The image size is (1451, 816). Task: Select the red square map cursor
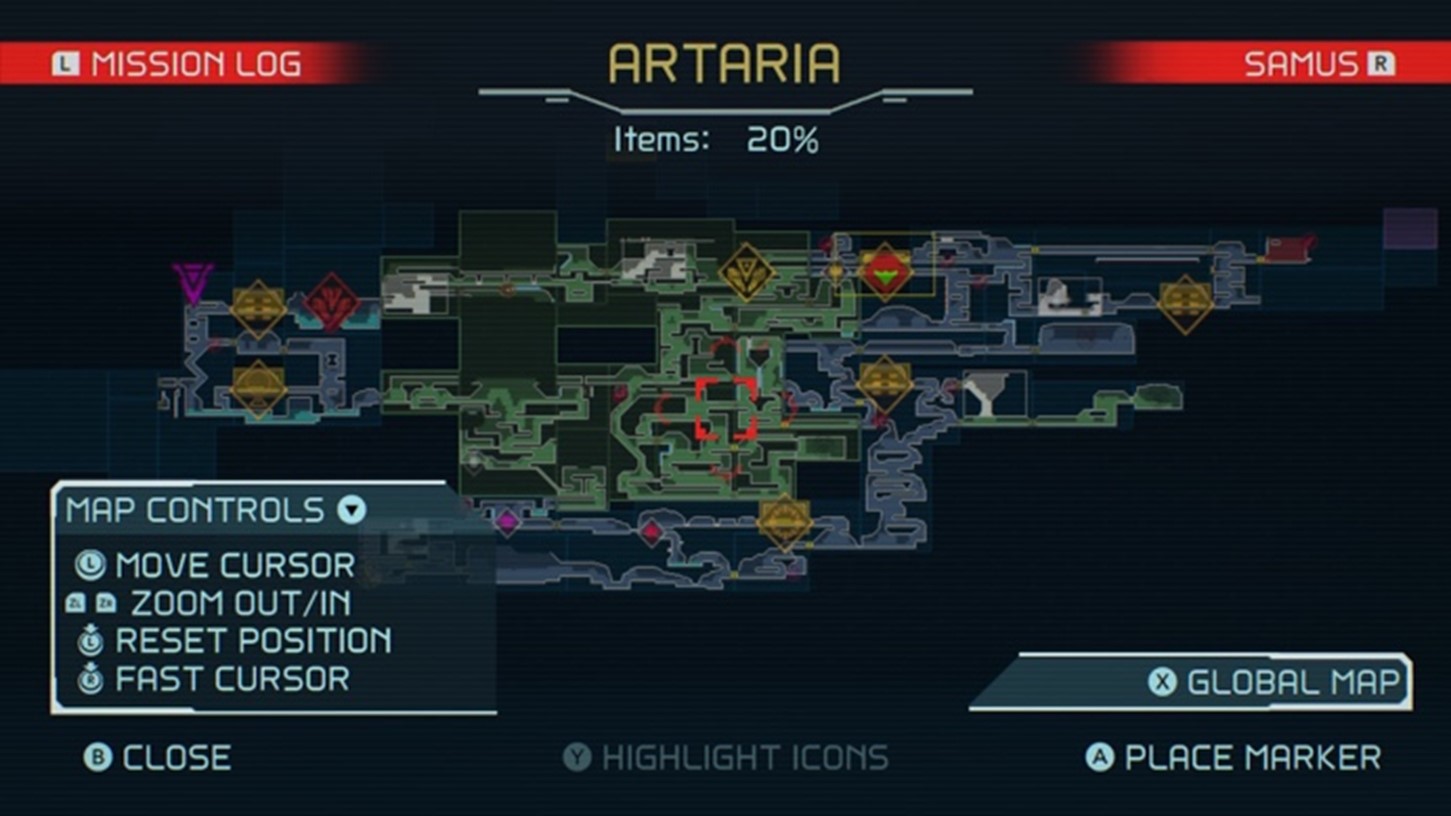(x=726, y=408)
